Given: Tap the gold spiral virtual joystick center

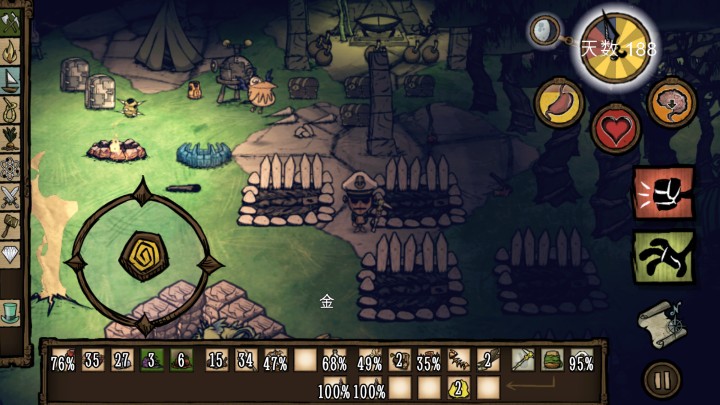Looking at the screenshot, I should 142,258.
